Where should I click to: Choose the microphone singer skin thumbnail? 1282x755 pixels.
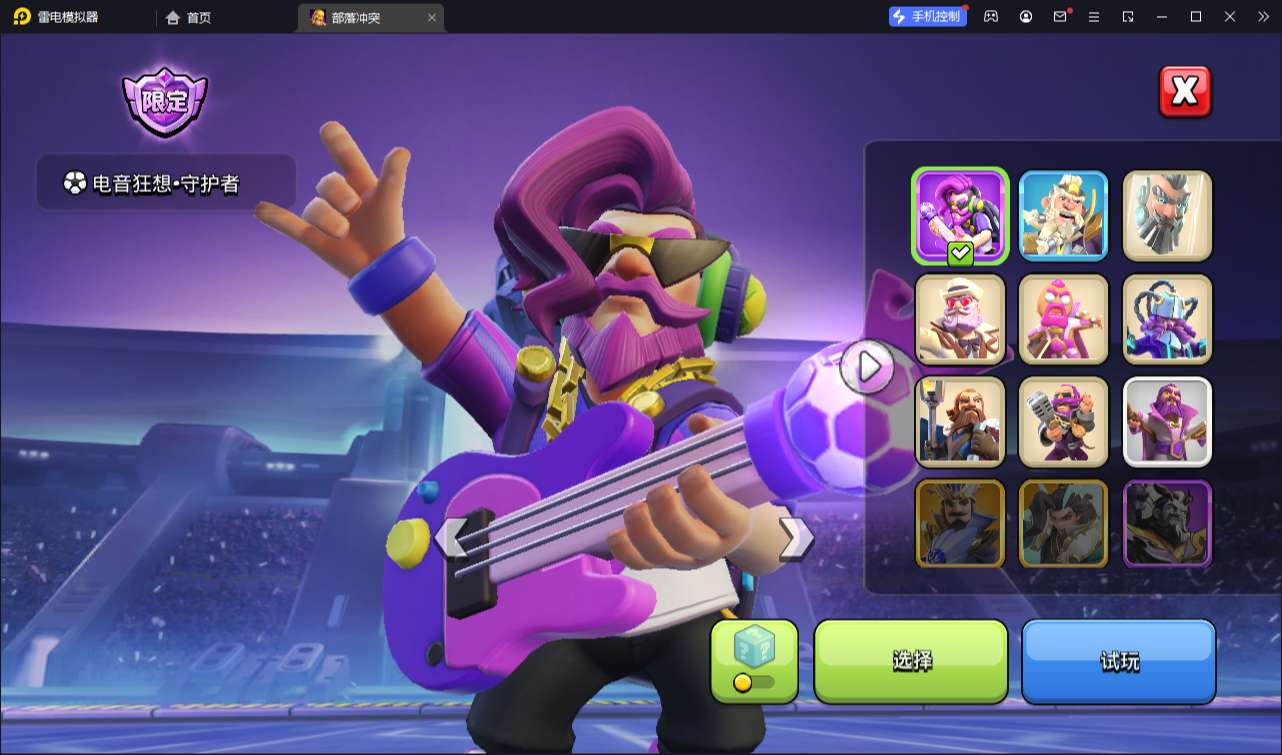1063,421
